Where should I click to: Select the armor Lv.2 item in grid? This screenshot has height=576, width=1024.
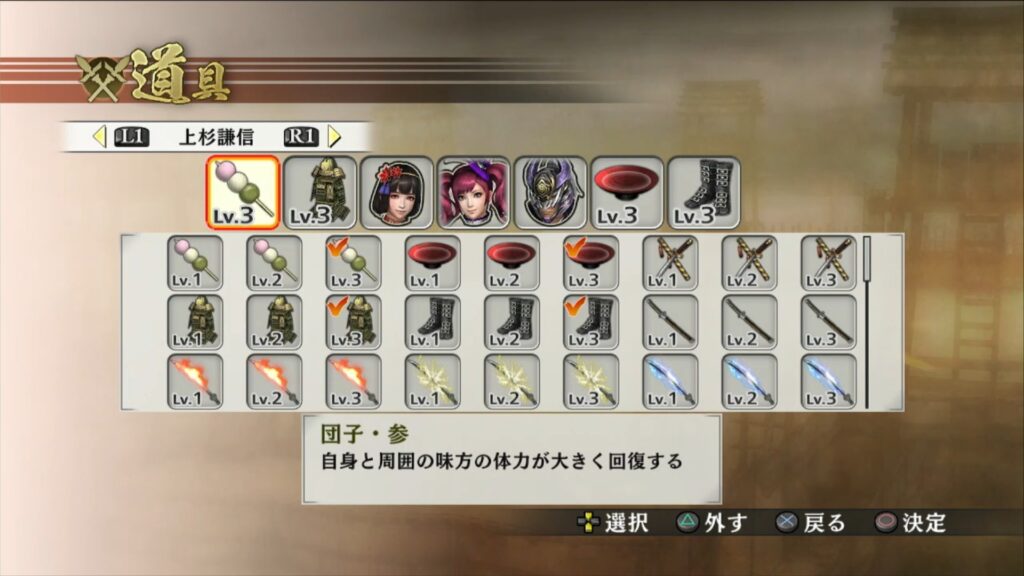[x=274, y=322]
